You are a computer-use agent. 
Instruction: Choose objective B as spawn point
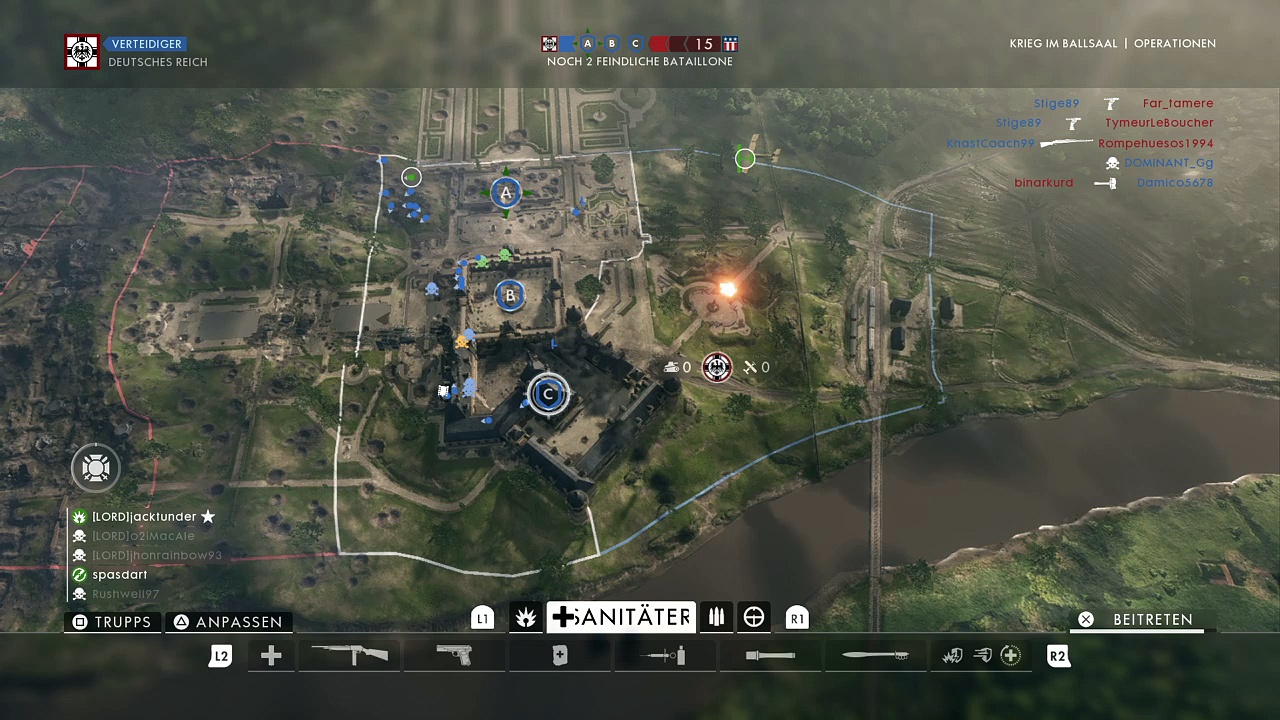(x=510, y=295)
